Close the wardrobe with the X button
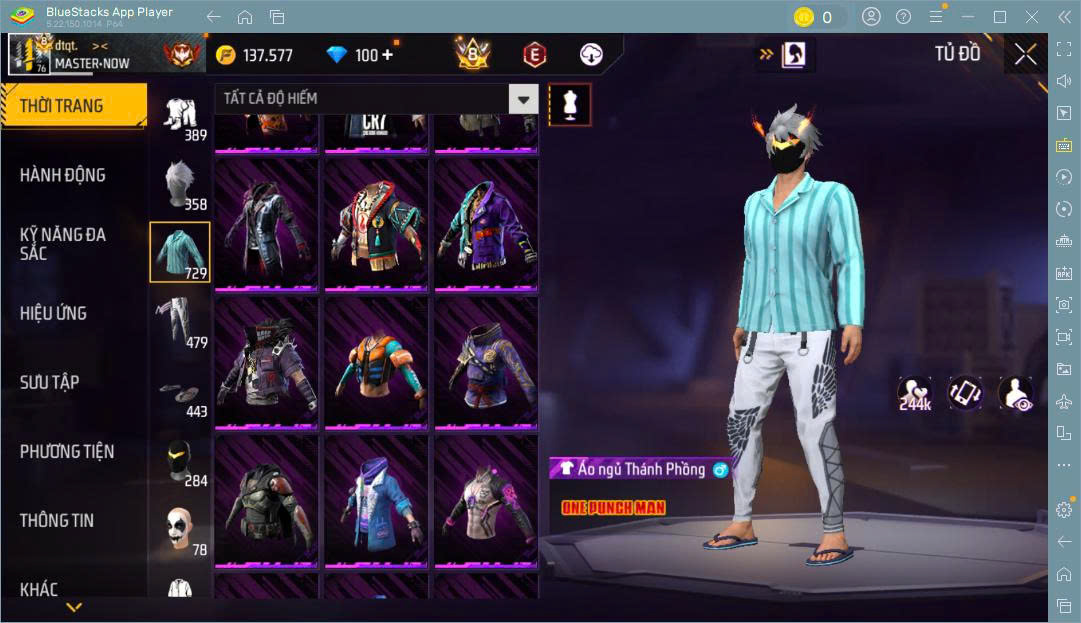 pos(1025,54)
